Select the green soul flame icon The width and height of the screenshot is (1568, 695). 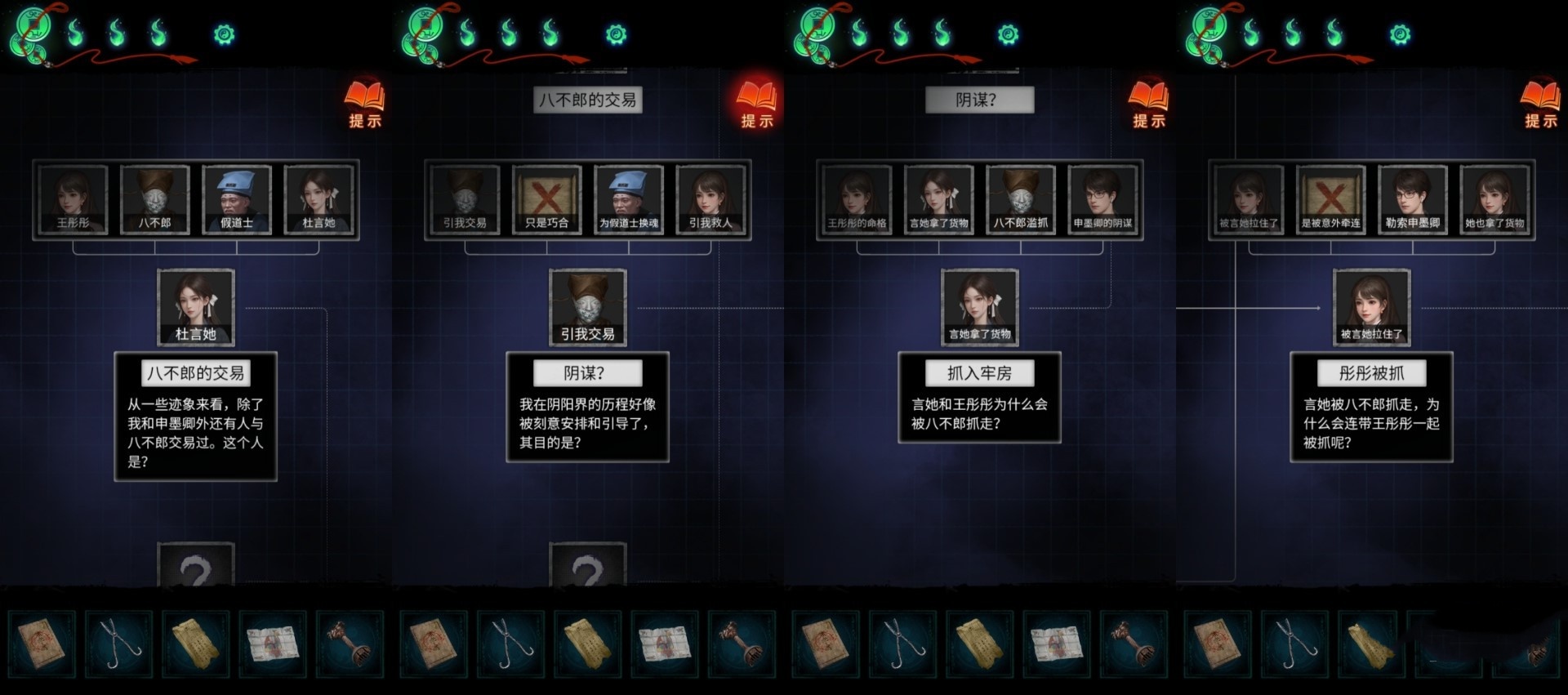(76, 33)
